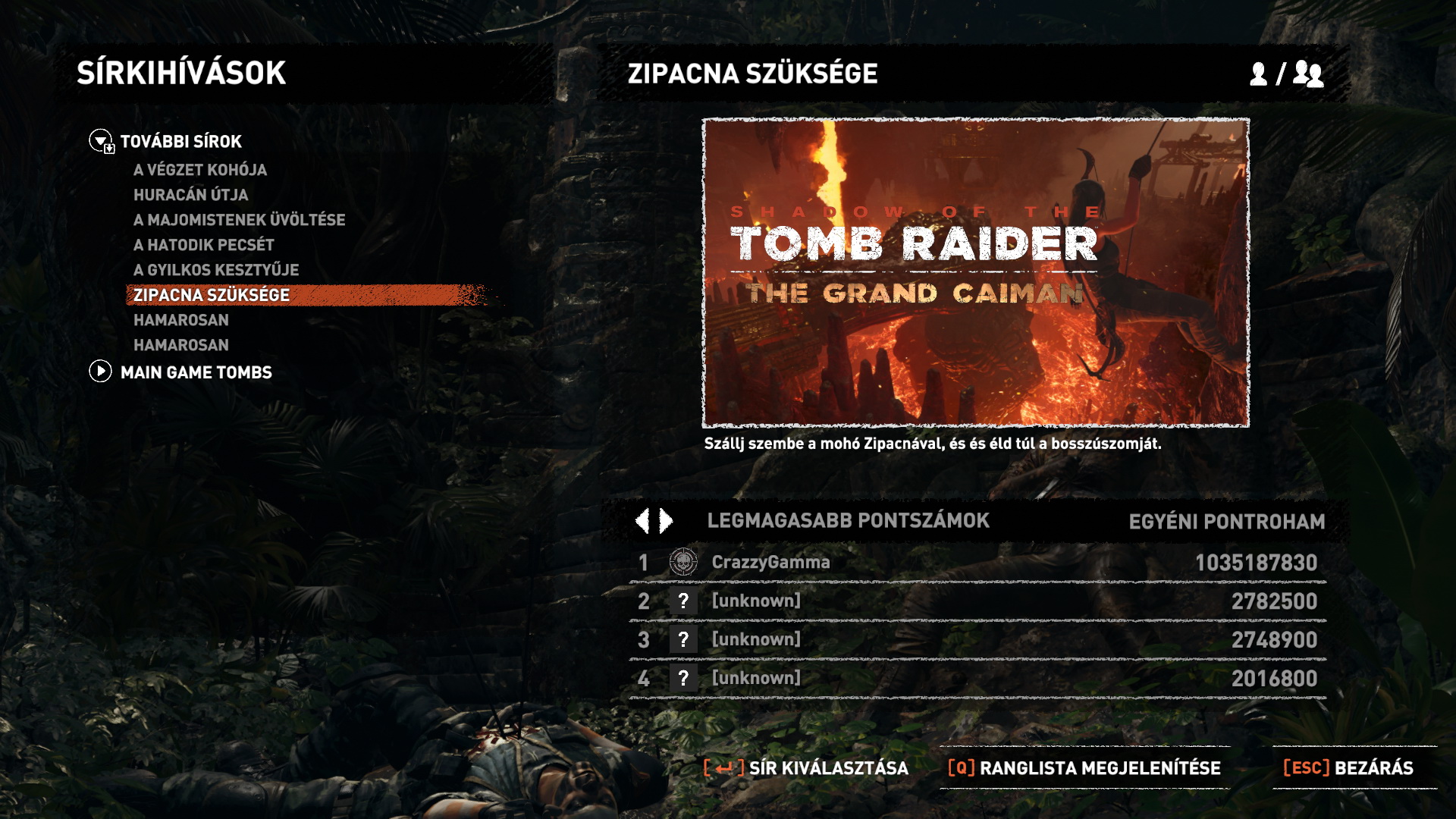Collapse the További sírok category
The width and height of the screenshot is (1456, 819).
point(101,141)
